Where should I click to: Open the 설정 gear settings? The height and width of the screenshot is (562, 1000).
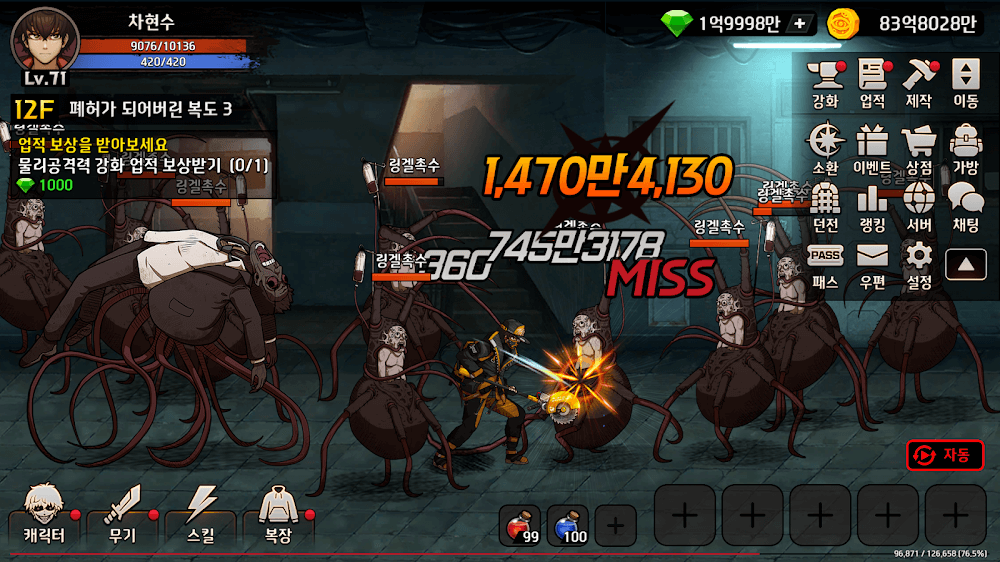[x=918, y=264]
